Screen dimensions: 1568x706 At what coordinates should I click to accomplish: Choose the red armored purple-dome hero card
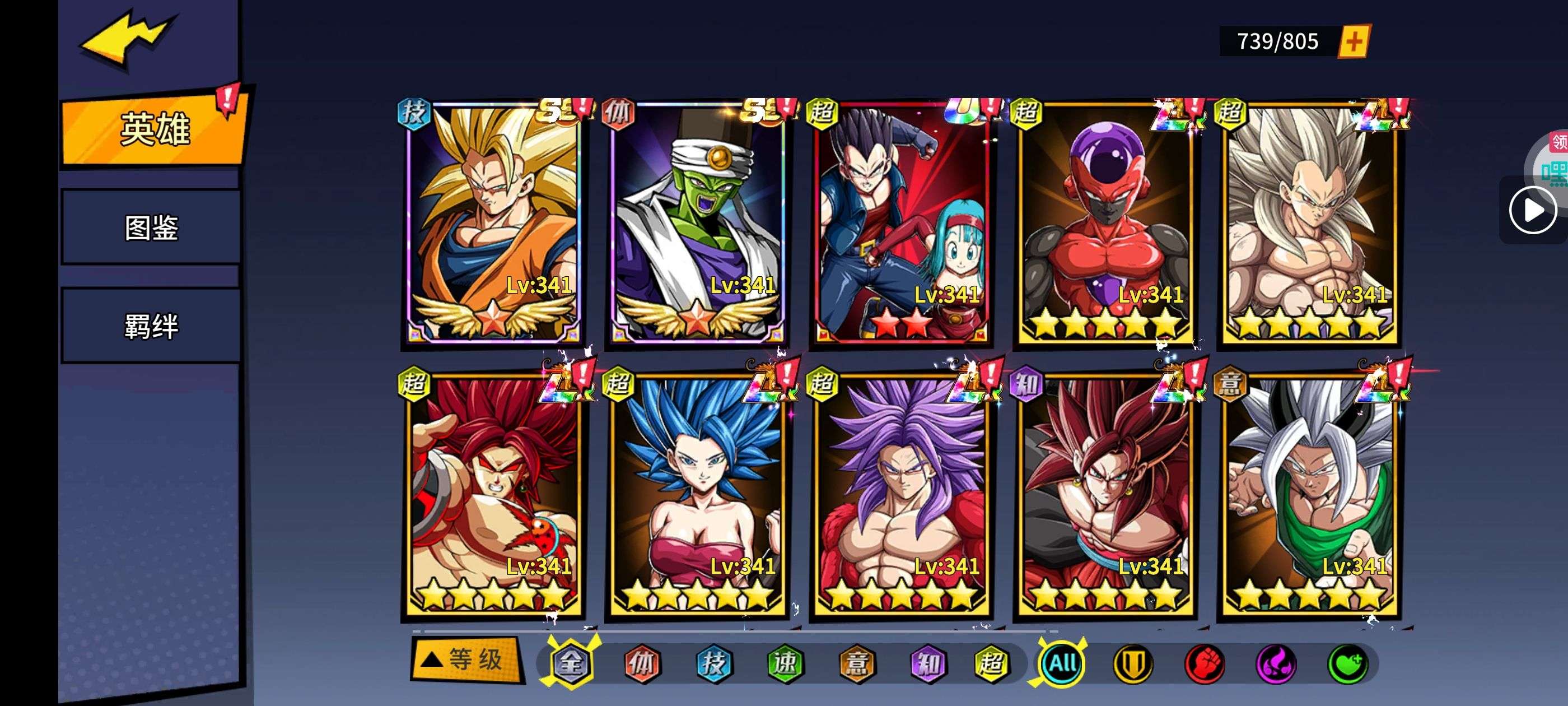(x=1105, y=222)
